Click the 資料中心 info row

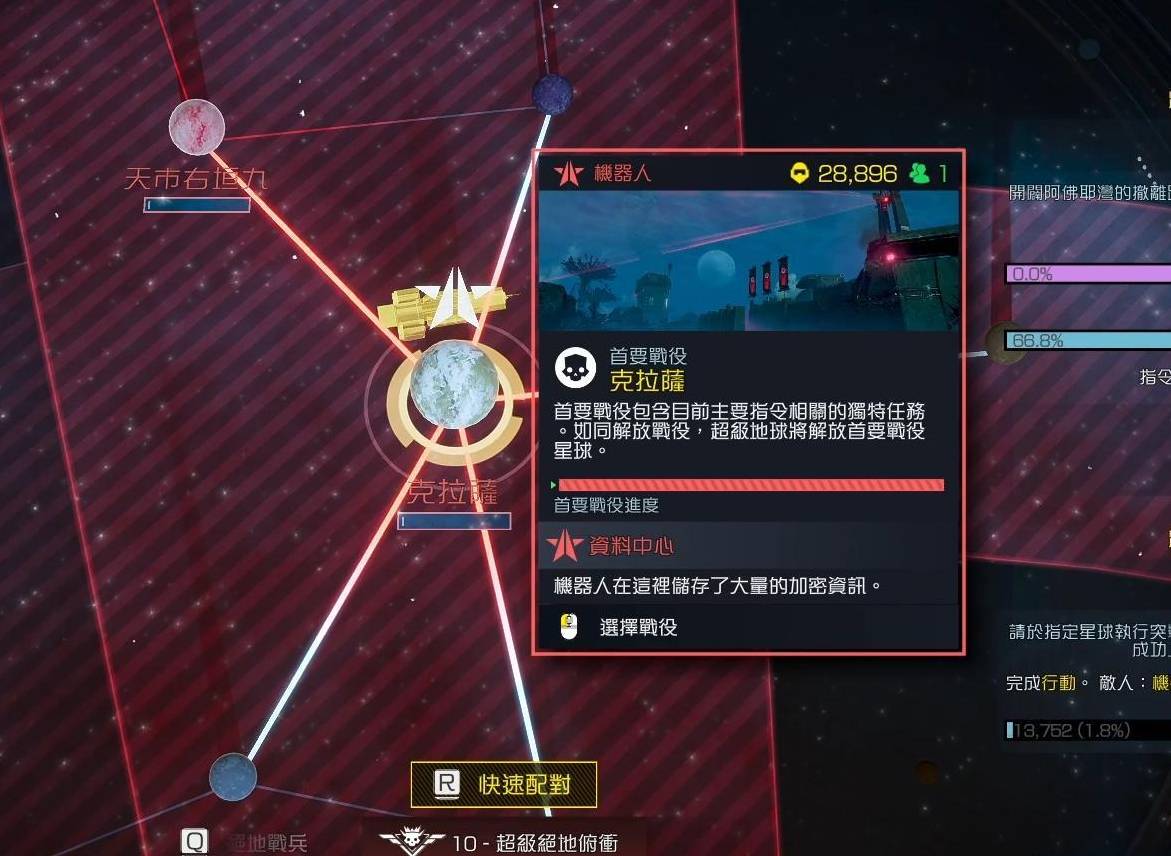[748, 547]
